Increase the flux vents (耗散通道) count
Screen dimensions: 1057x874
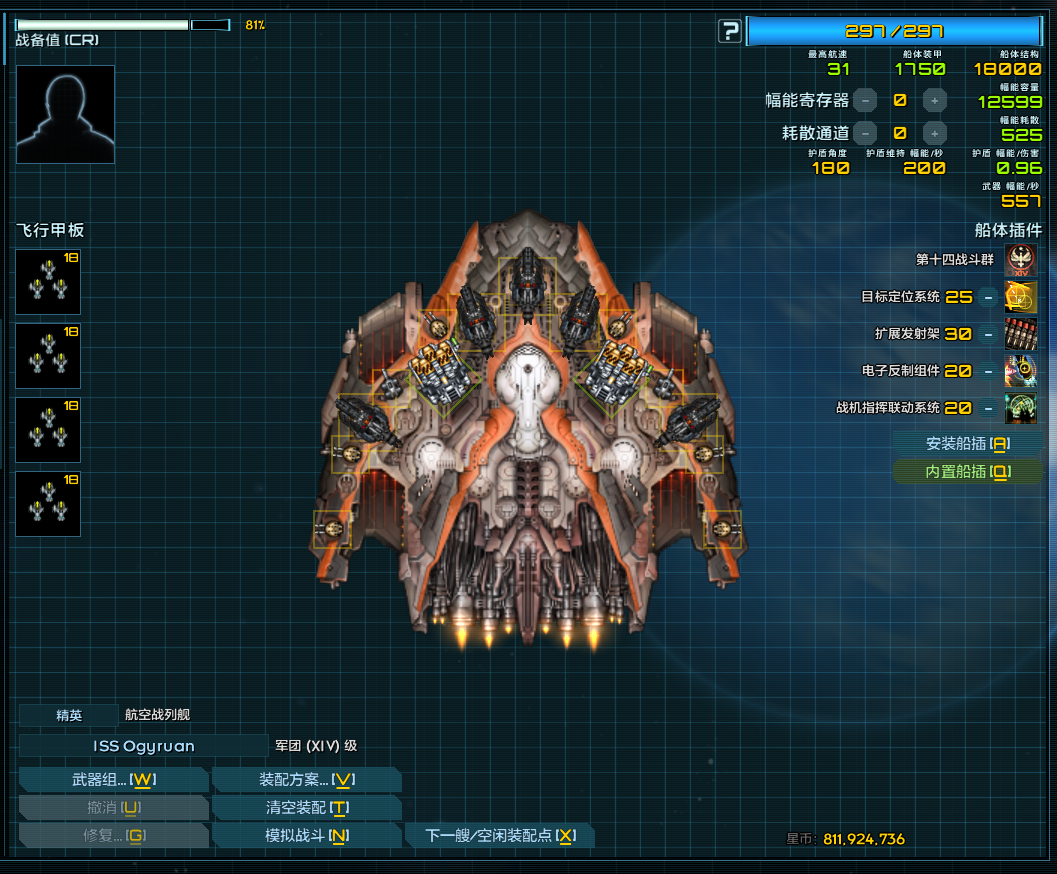coord(934,133)
